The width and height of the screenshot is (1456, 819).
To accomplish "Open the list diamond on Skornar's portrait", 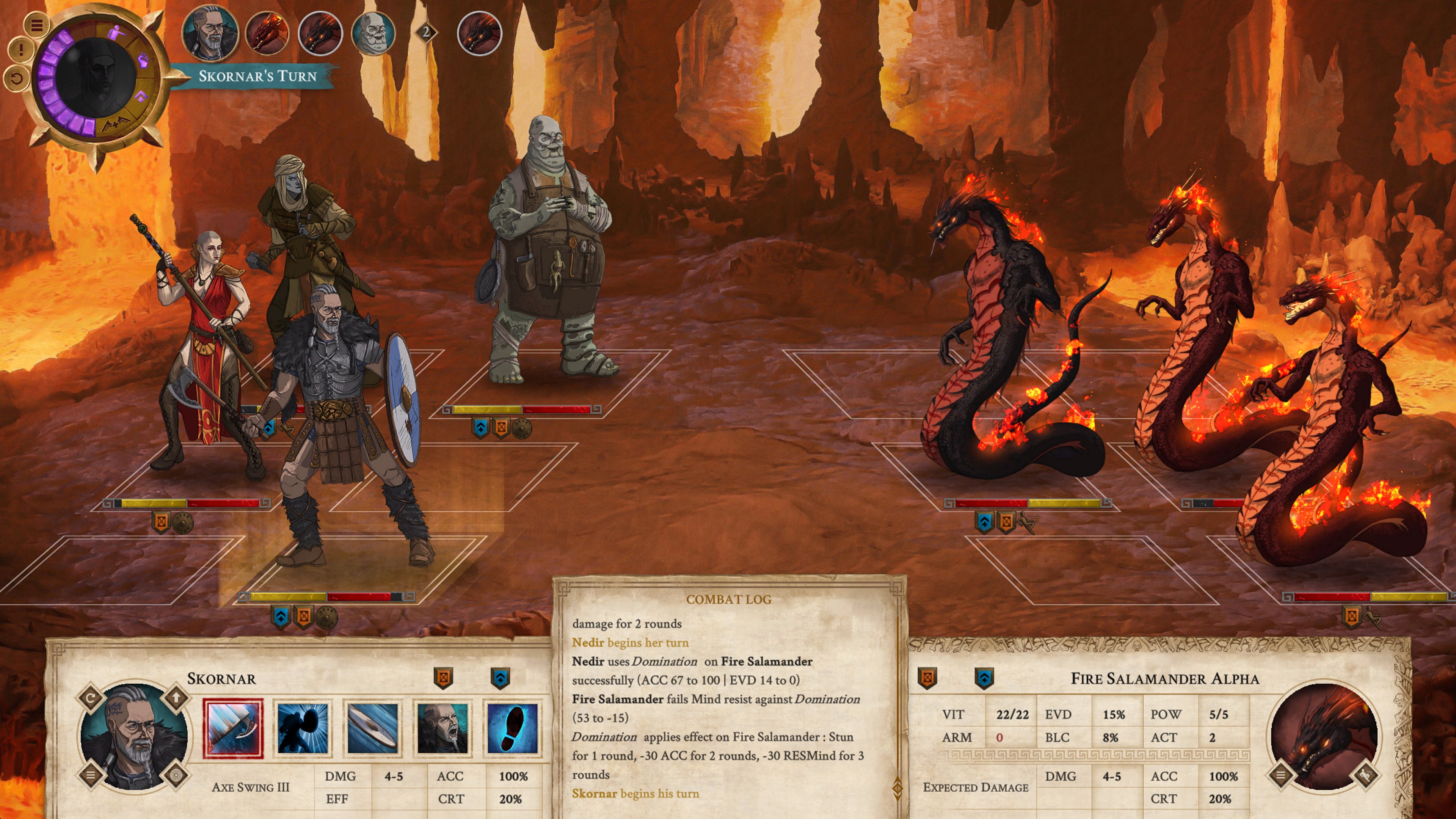I will tap(91, 775).
